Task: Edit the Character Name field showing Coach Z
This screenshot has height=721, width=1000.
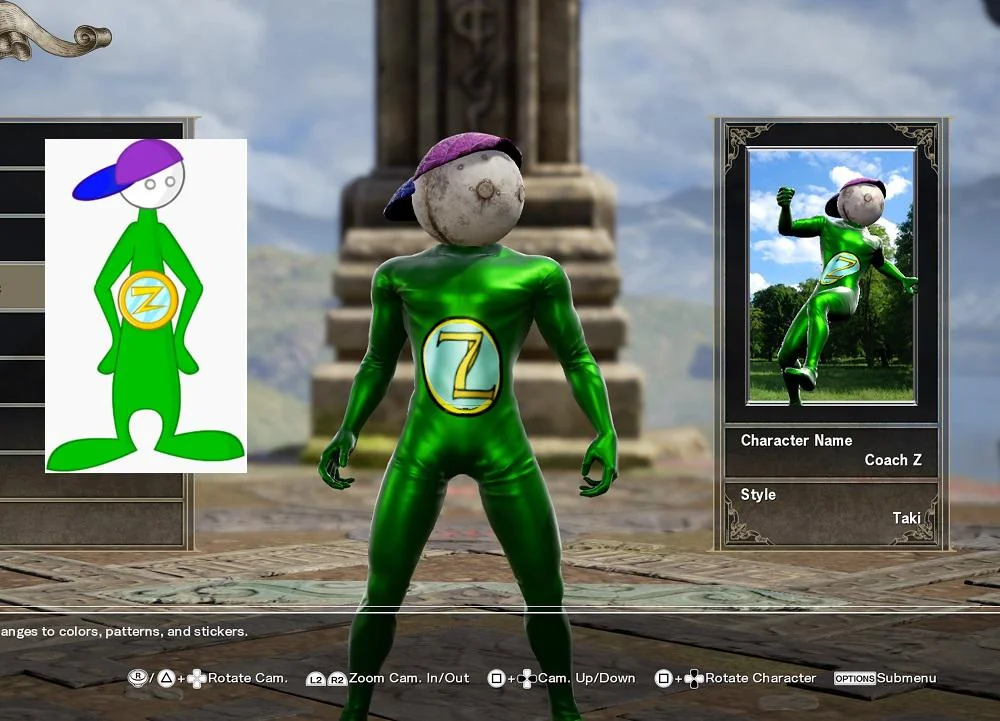Action: [x=831, y=451]
